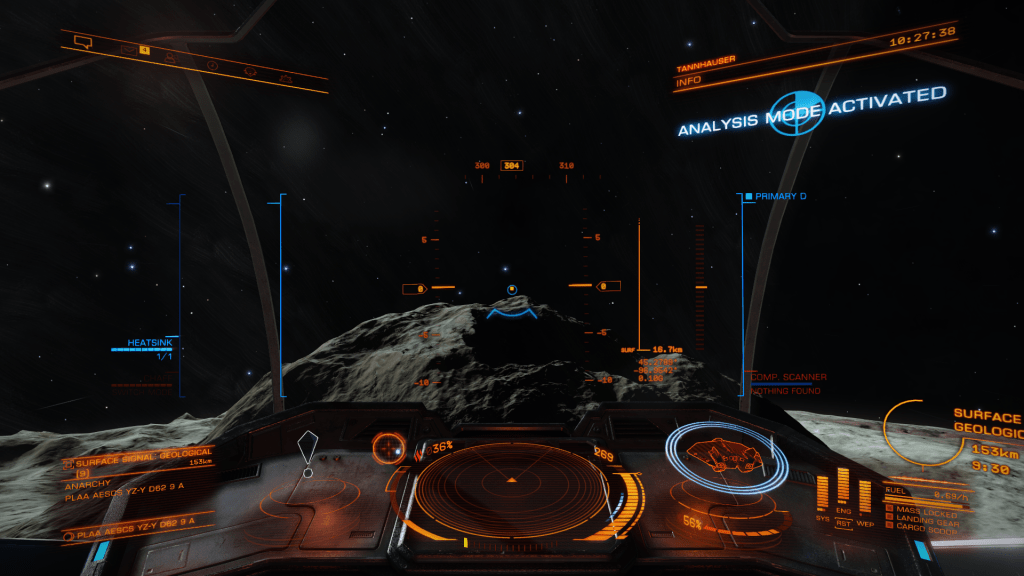
Task: Open the comms history clock tab
Action: click(x=212, y=65)
